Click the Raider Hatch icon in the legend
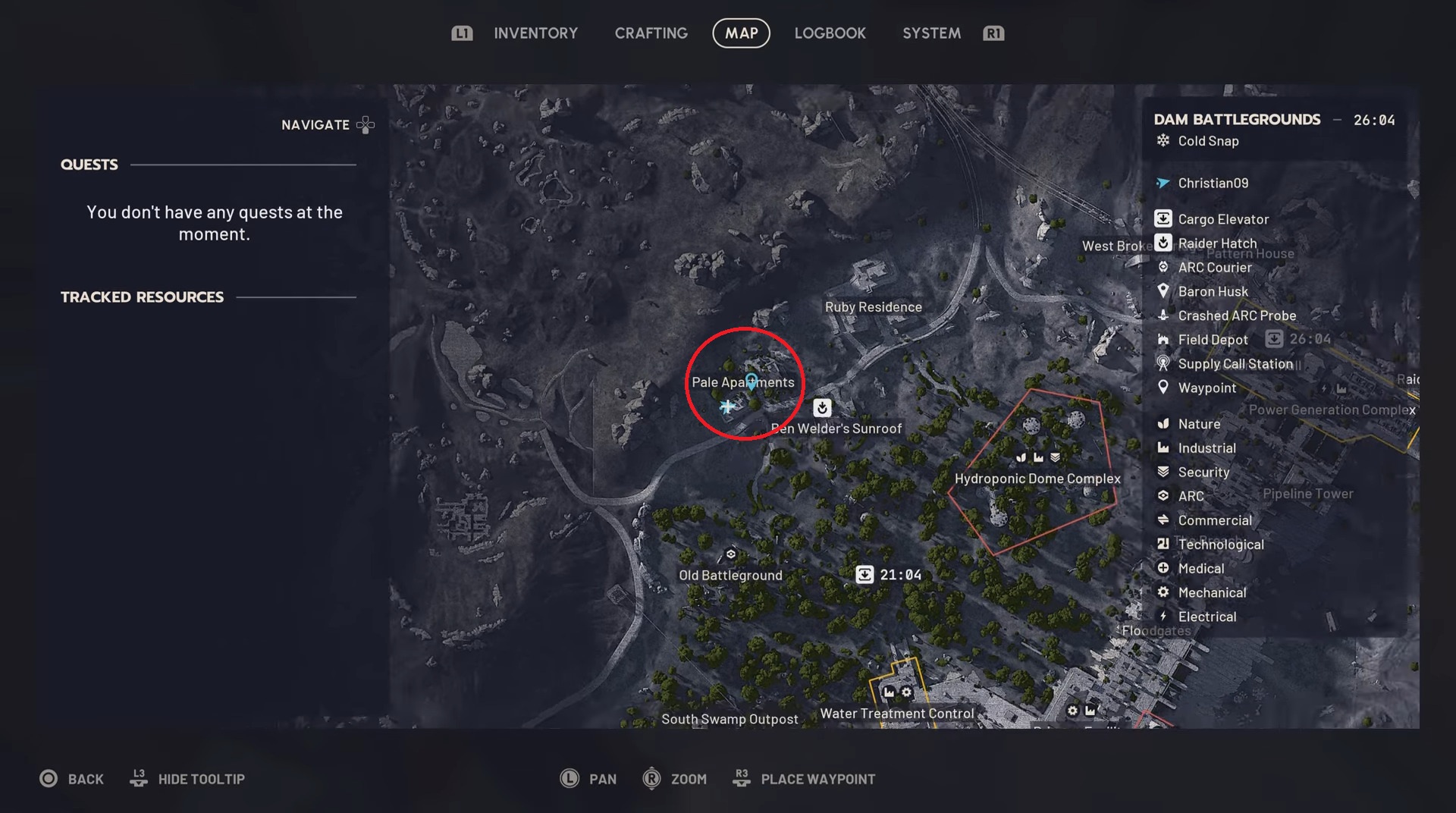The width and height of the screenshot is (1456, 813). click(x=1164, y=243)
